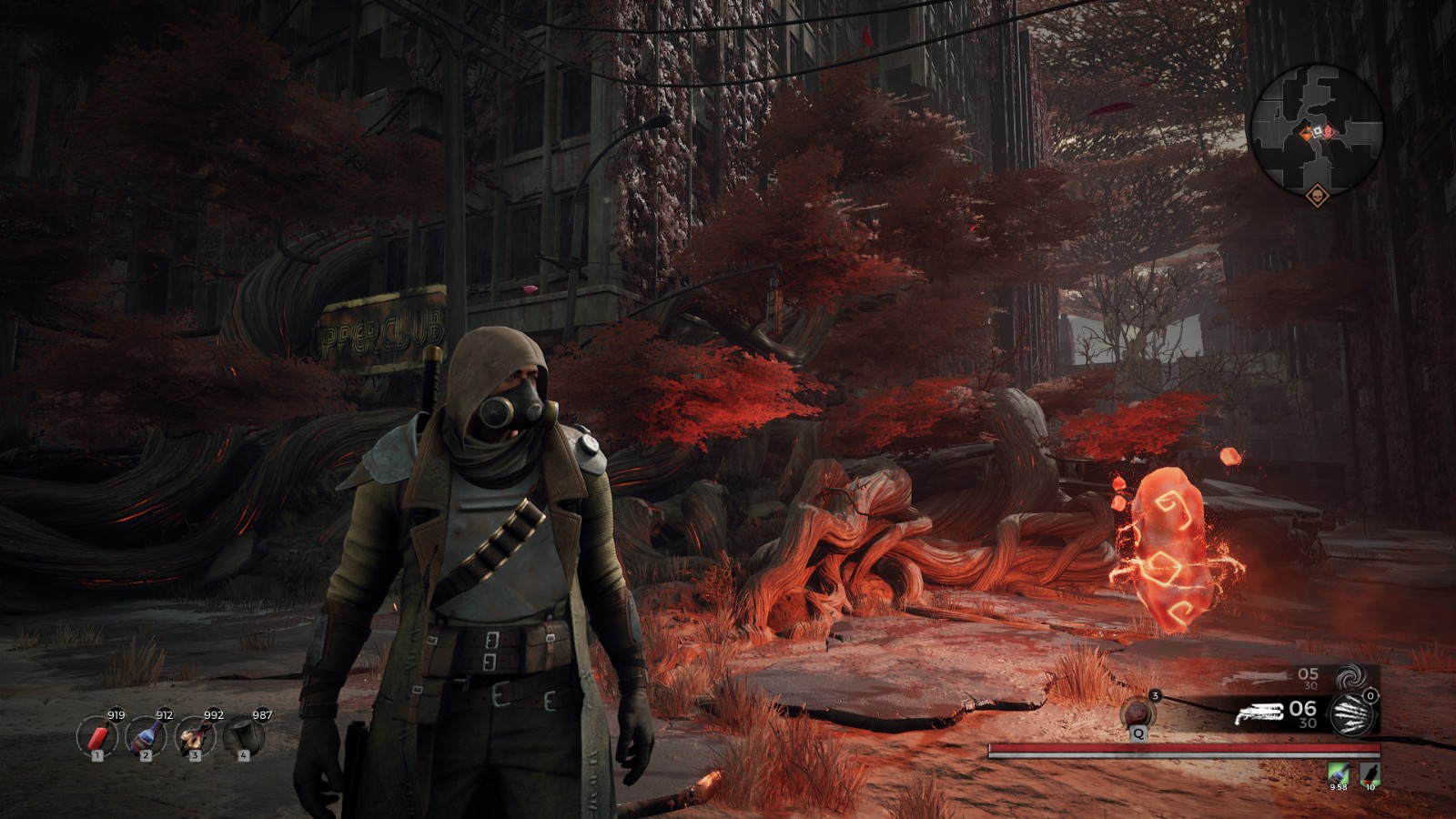1456x819 pixels.
Task: Activate the claw-slash weapon mod icon
Action: (1351, 713)
